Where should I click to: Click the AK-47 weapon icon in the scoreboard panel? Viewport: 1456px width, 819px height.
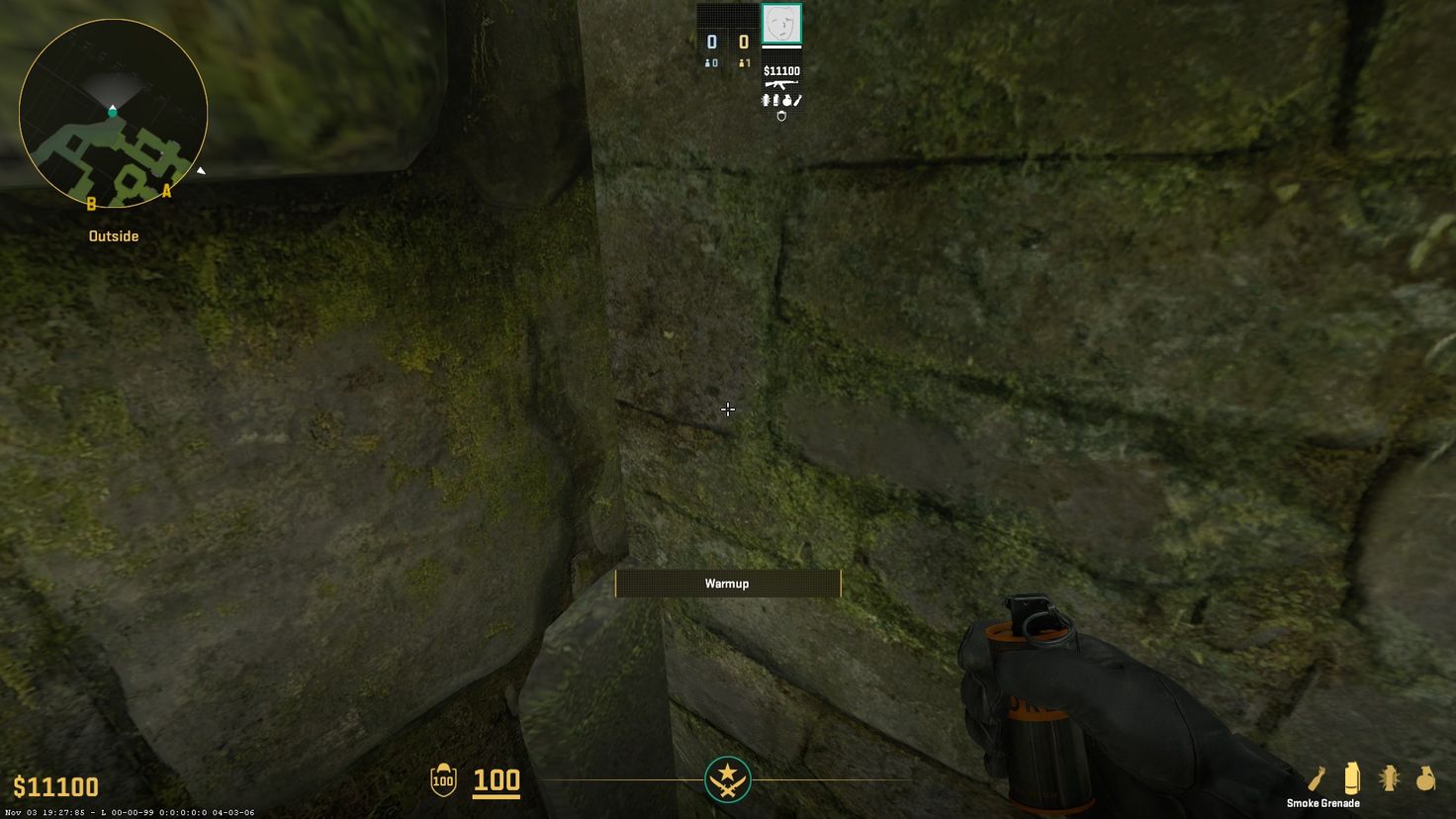780,84
